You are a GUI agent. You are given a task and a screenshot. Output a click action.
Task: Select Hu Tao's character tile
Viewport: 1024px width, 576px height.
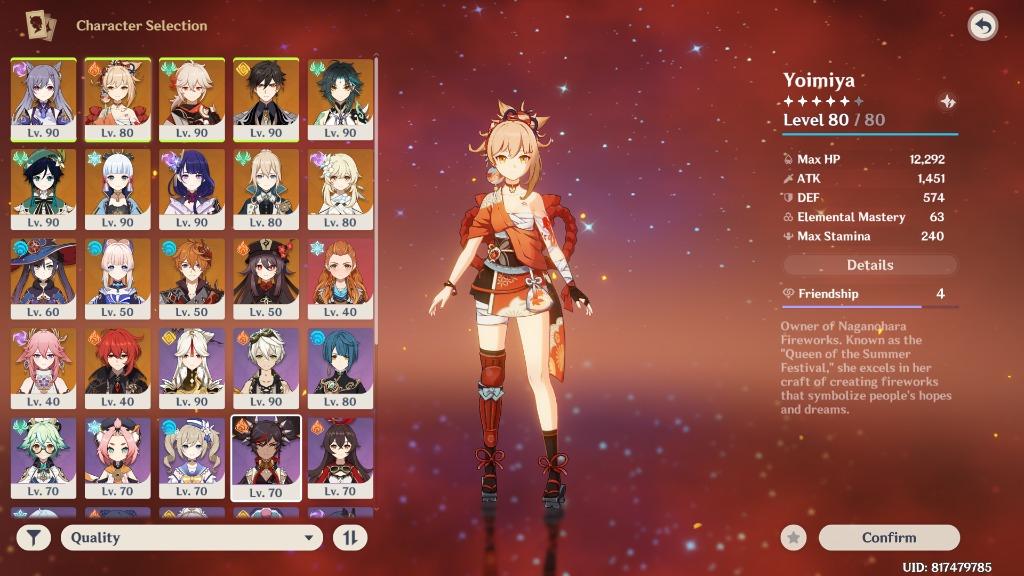tap(266, 277)
